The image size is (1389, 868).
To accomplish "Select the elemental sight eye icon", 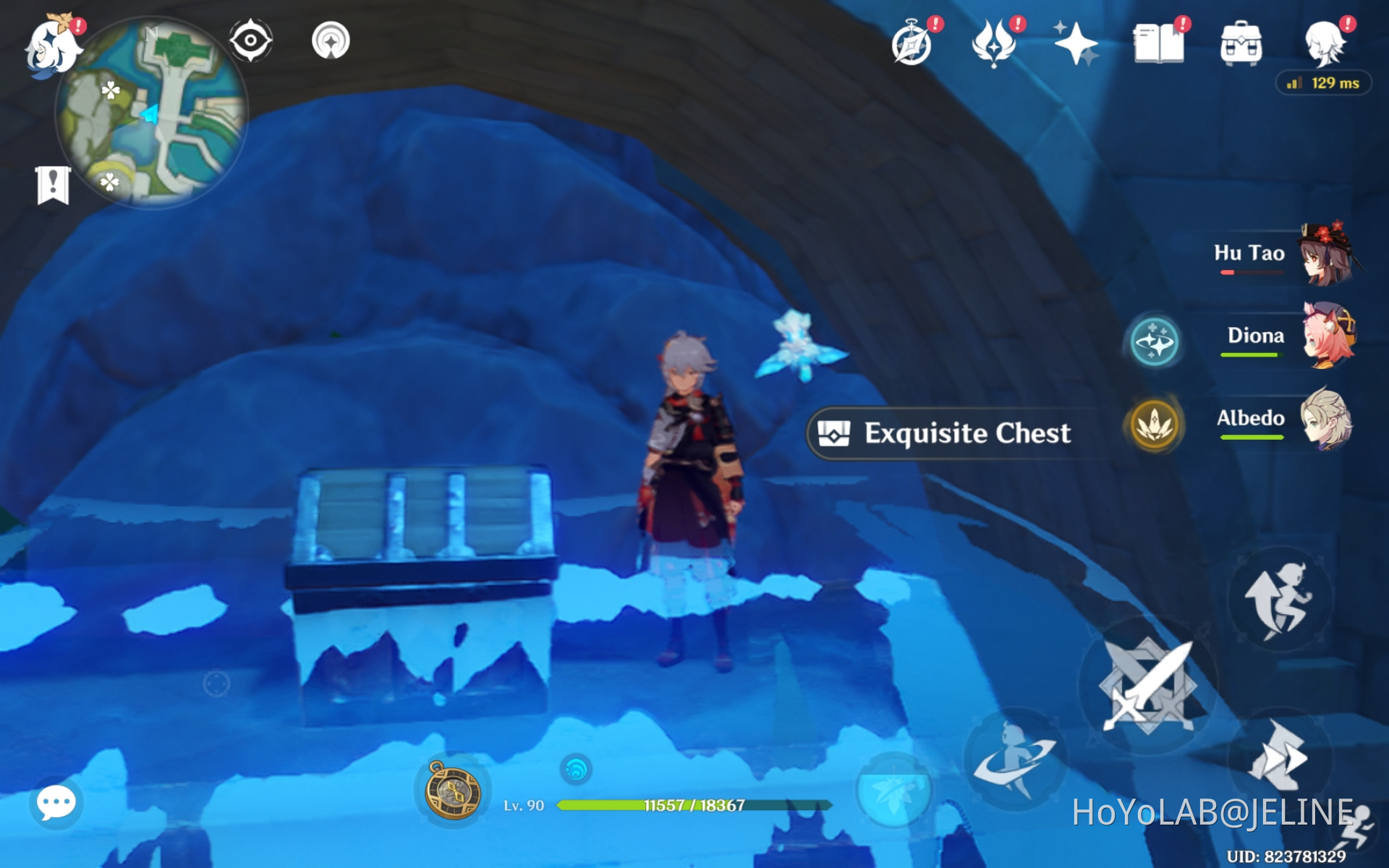I will (x=250, y=41).
